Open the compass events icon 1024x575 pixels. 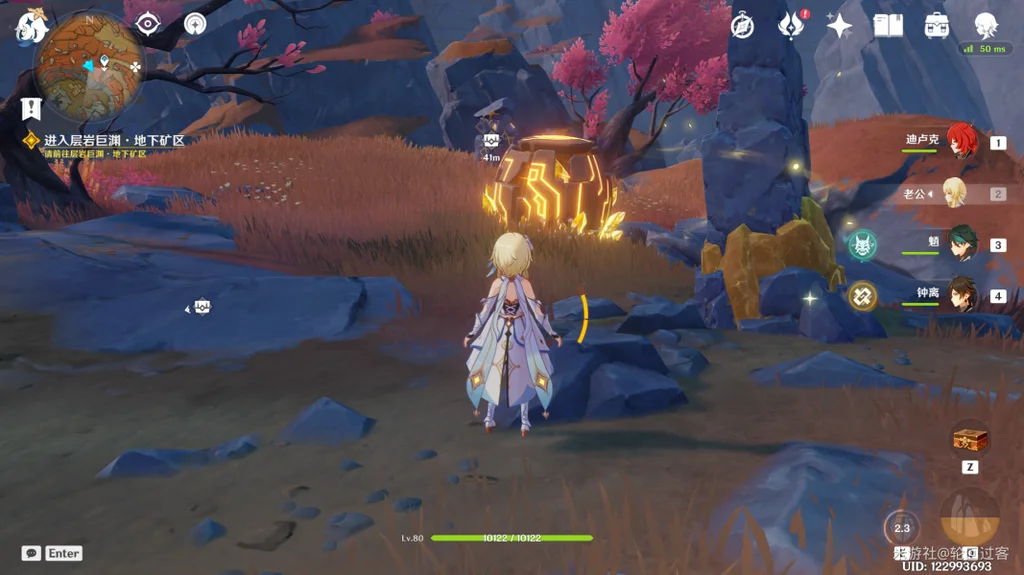tap(742, 26)
